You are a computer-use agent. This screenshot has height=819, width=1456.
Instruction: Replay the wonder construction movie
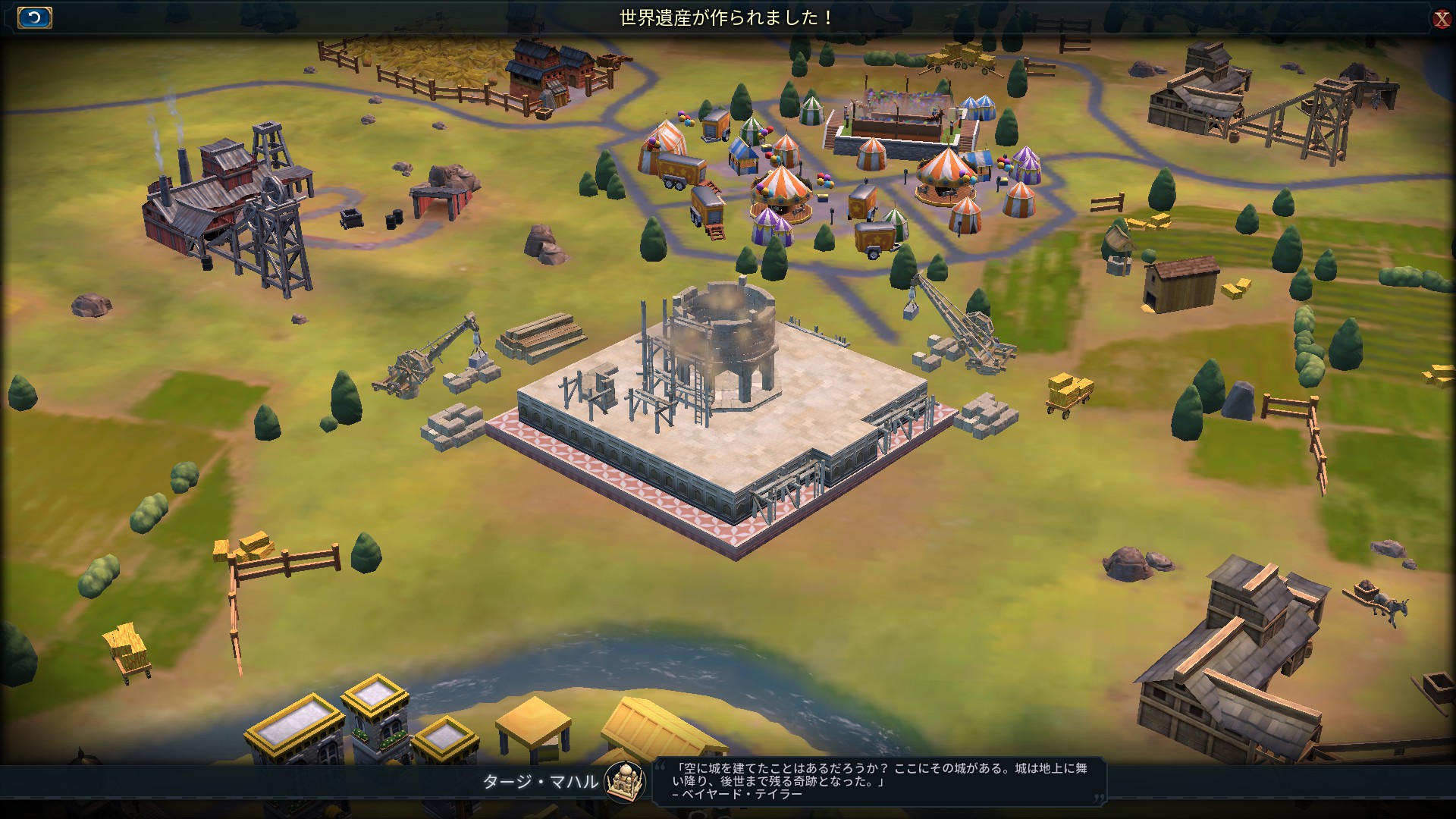point(34,17)
